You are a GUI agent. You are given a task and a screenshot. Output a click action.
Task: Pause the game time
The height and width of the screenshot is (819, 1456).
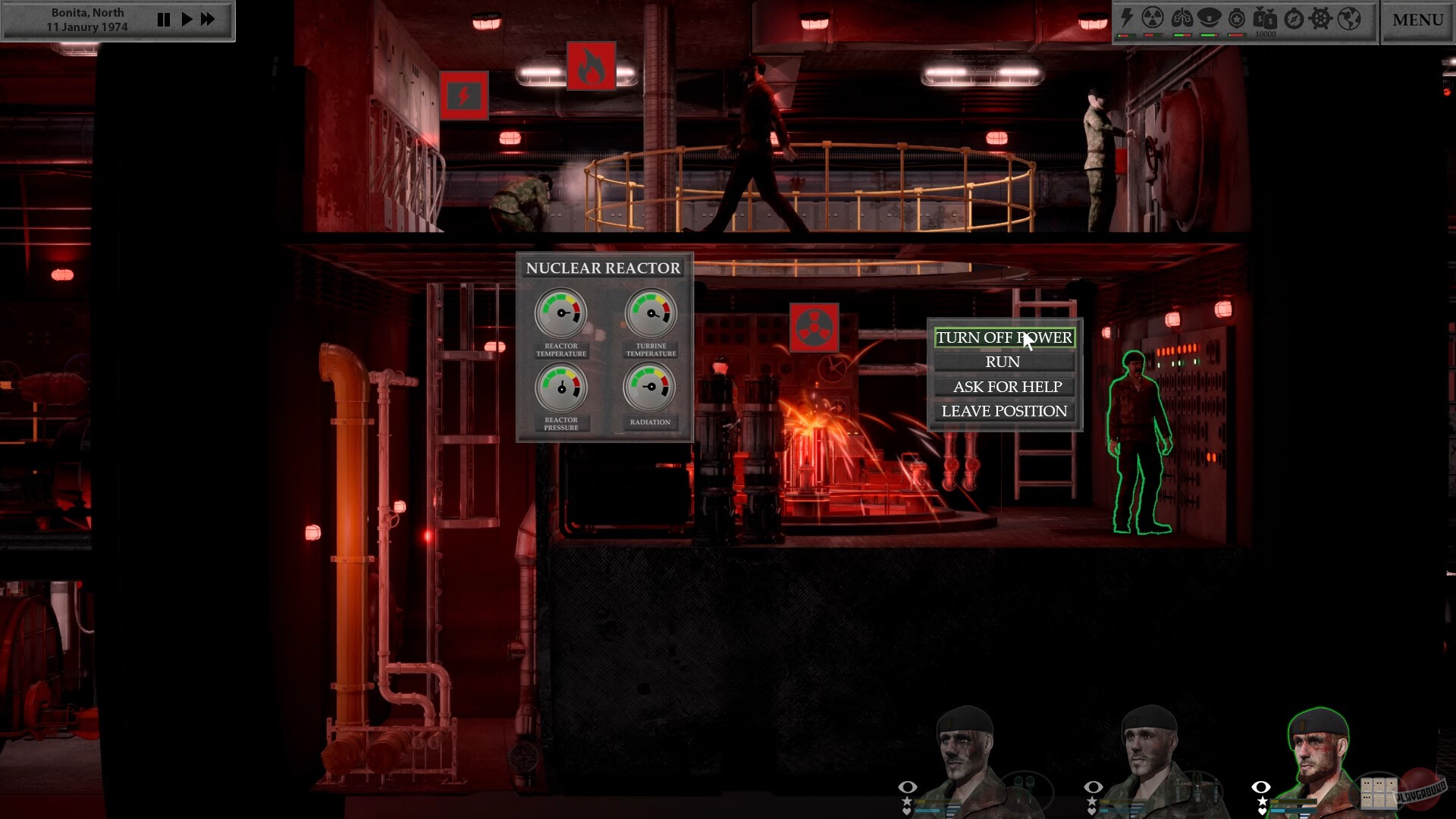coord(164,19)
